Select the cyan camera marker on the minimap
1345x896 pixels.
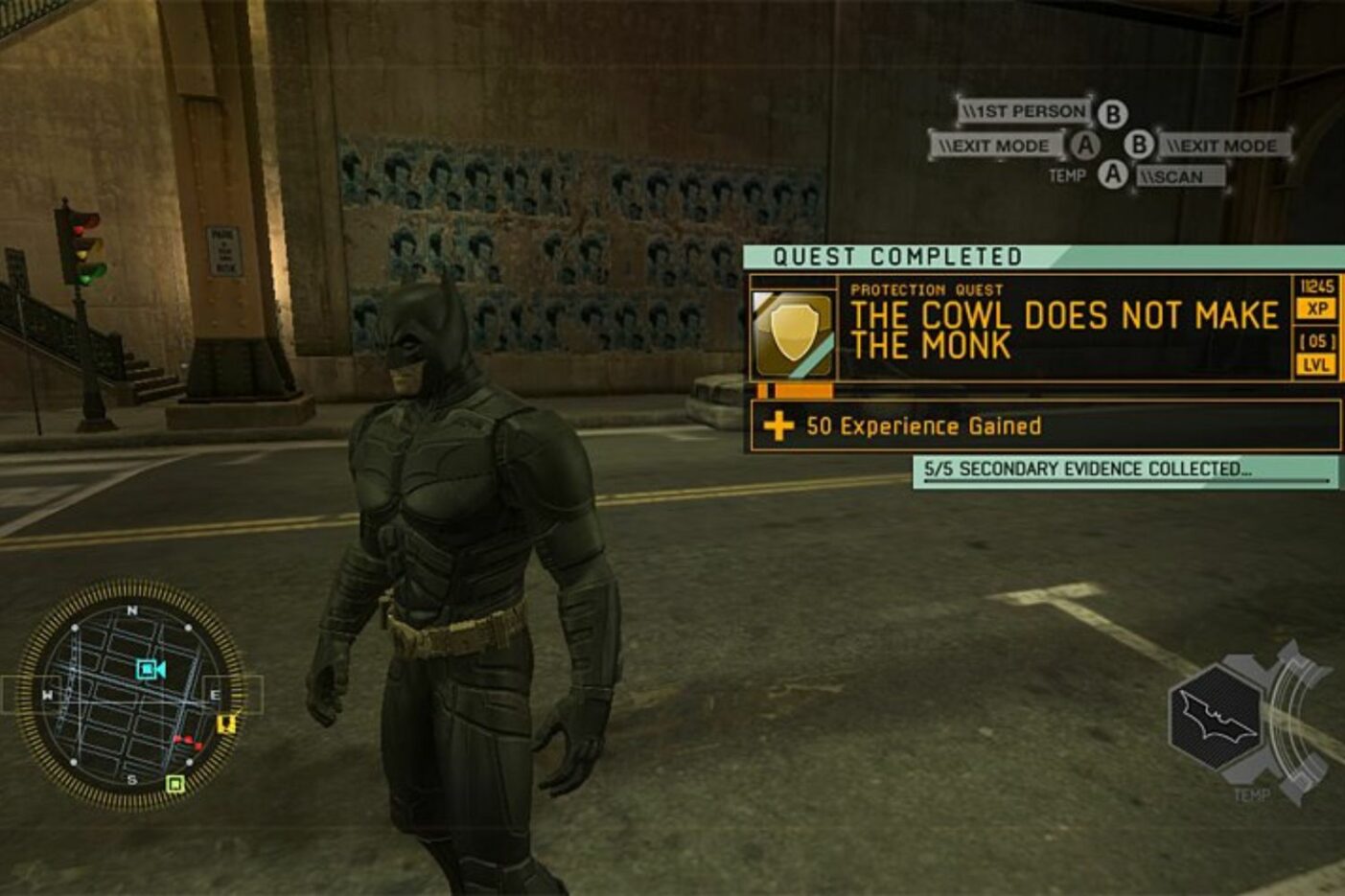pyautogui.click(x=151, y=669)
